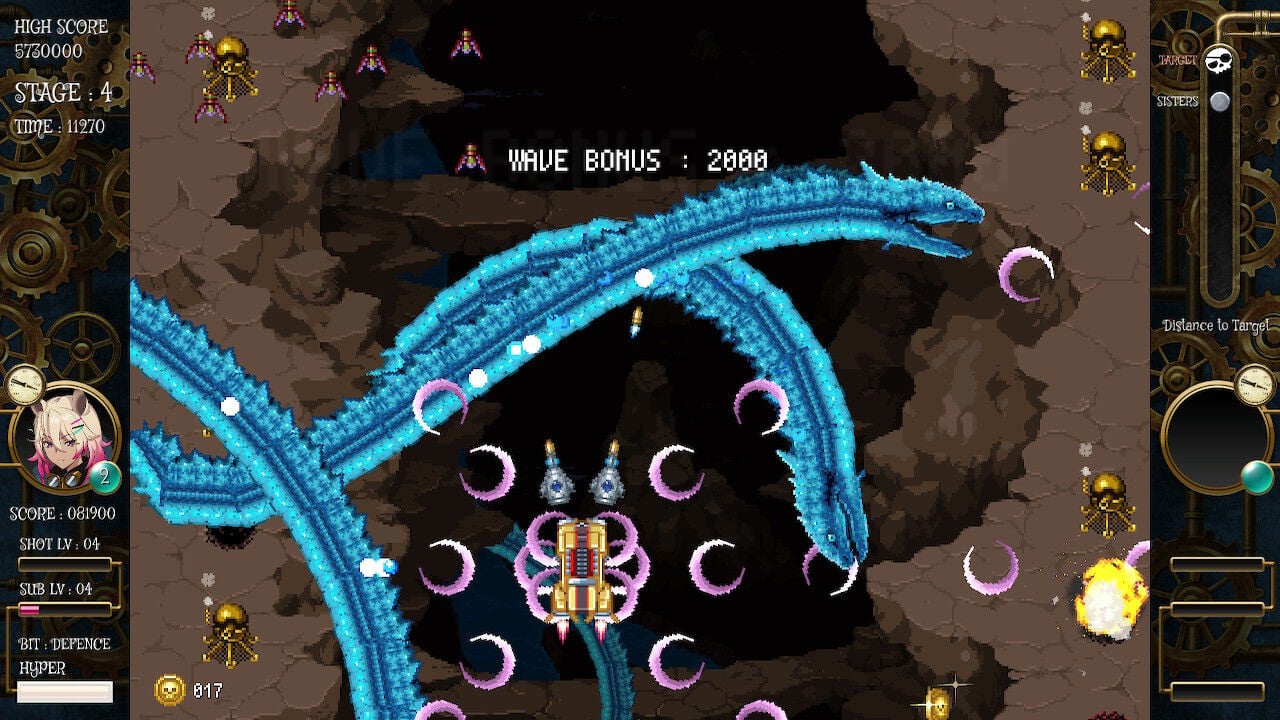
Task: Select the bomb count badge showing 2
Action: click(x=104, y=476)
